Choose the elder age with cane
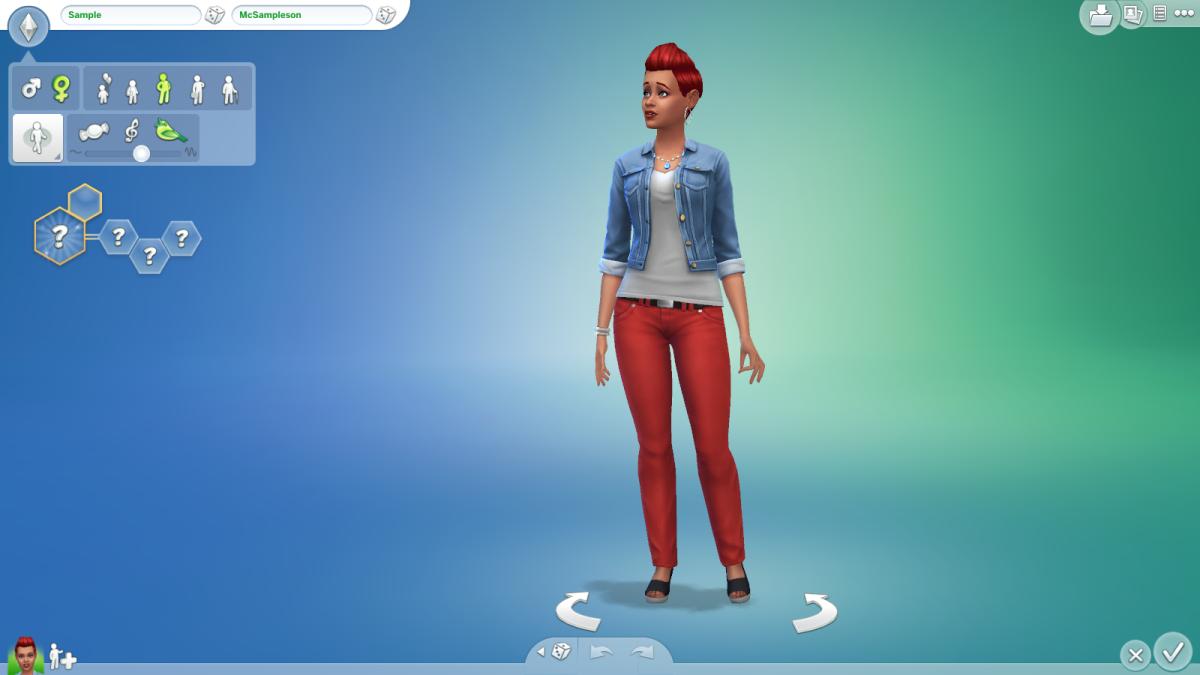Viewport: 1200px width, 675px height. pyautogui.click(x=229, y=90)
